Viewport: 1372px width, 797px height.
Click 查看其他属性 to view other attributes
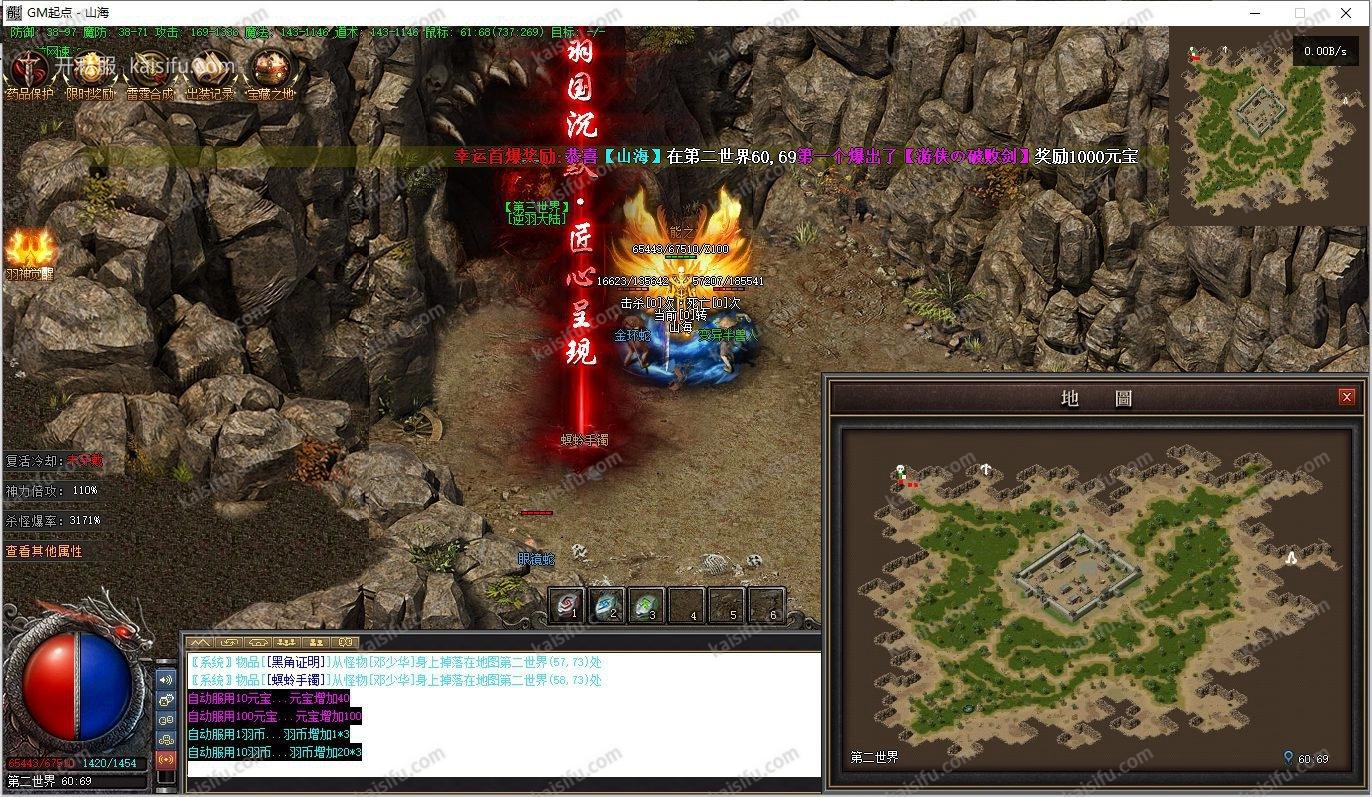click(x=44, y=551)
